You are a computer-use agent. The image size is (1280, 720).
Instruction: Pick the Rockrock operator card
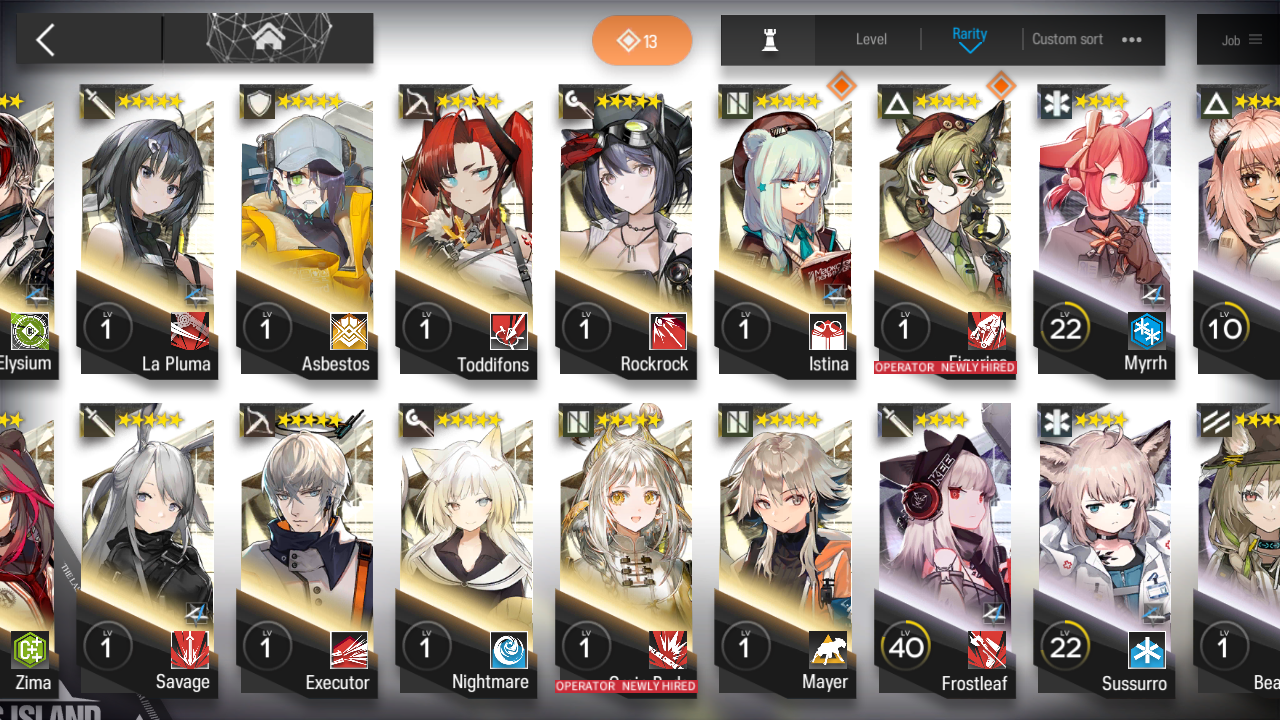tap(626, 230)
